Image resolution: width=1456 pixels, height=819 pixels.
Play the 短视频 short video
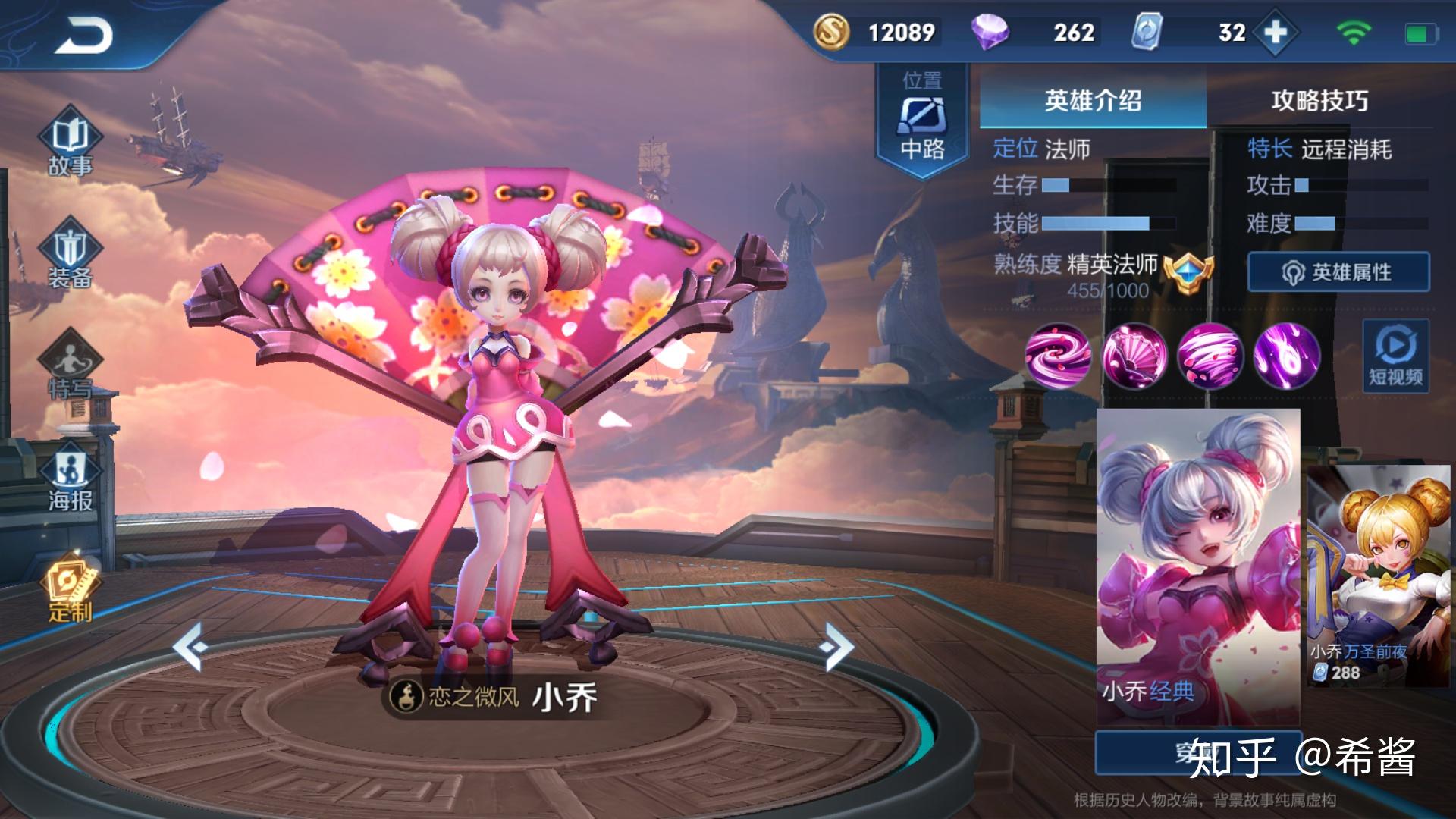point(1395,356)
